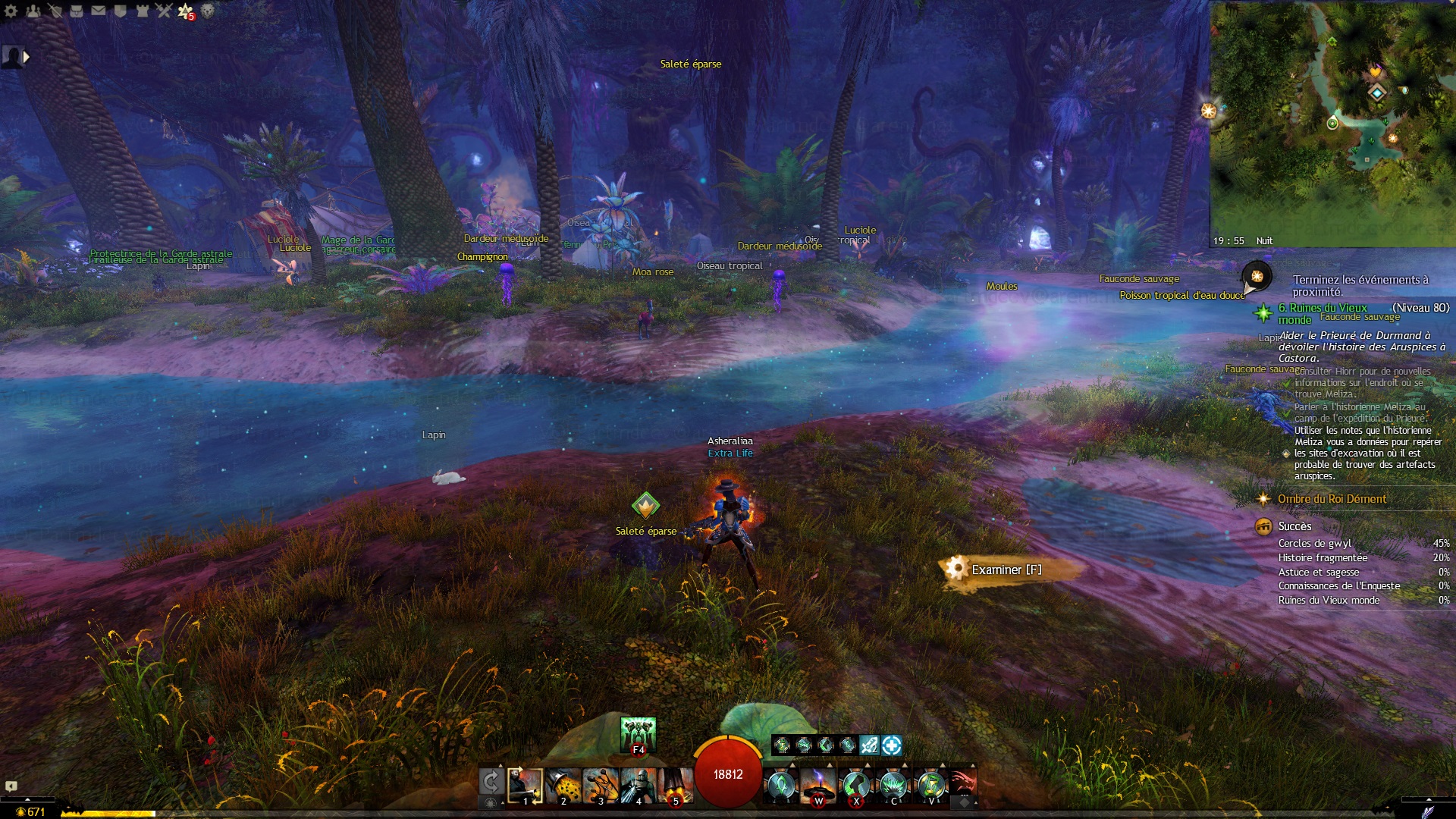
Task: Use weapon skill 1 rifle shot
Action: [x=525, y=786]
